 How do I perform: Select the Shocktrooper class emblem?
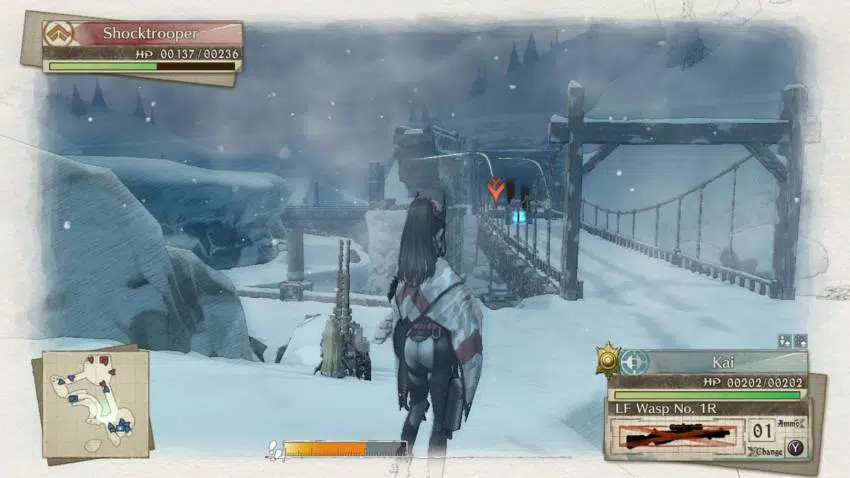click(x=58, y=33)
